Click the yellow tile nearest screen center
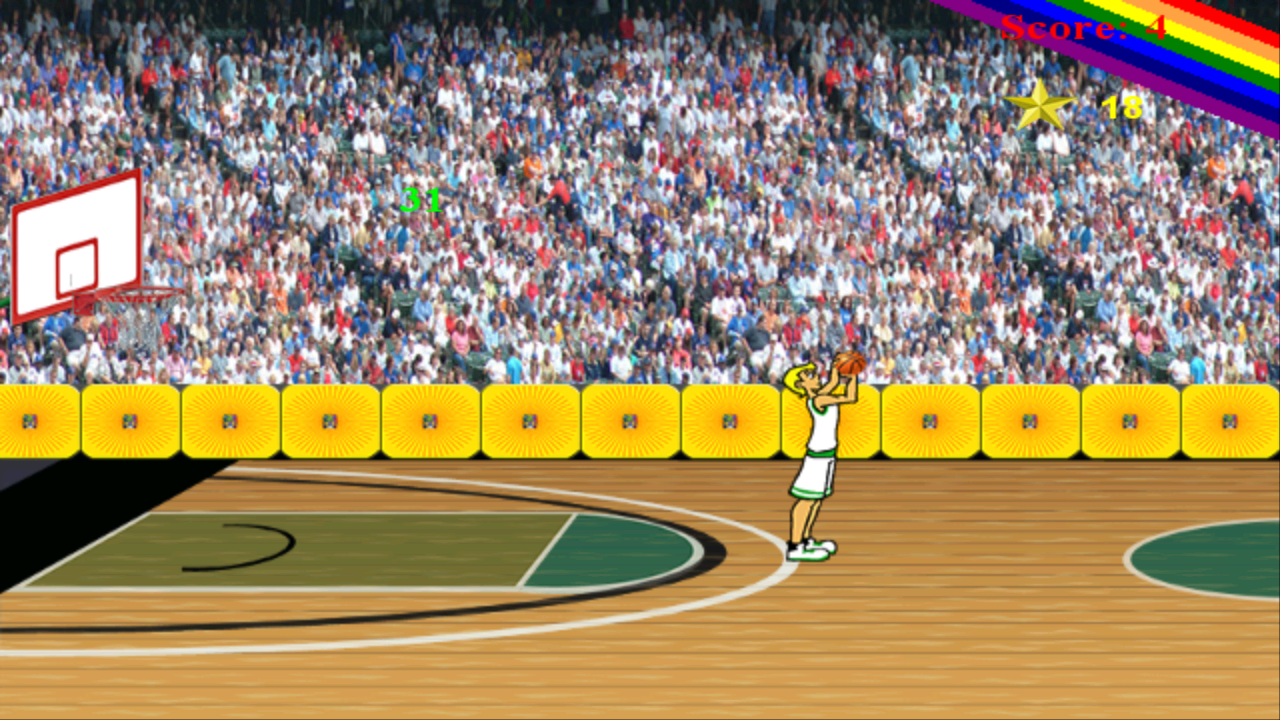 coord(628,420)
